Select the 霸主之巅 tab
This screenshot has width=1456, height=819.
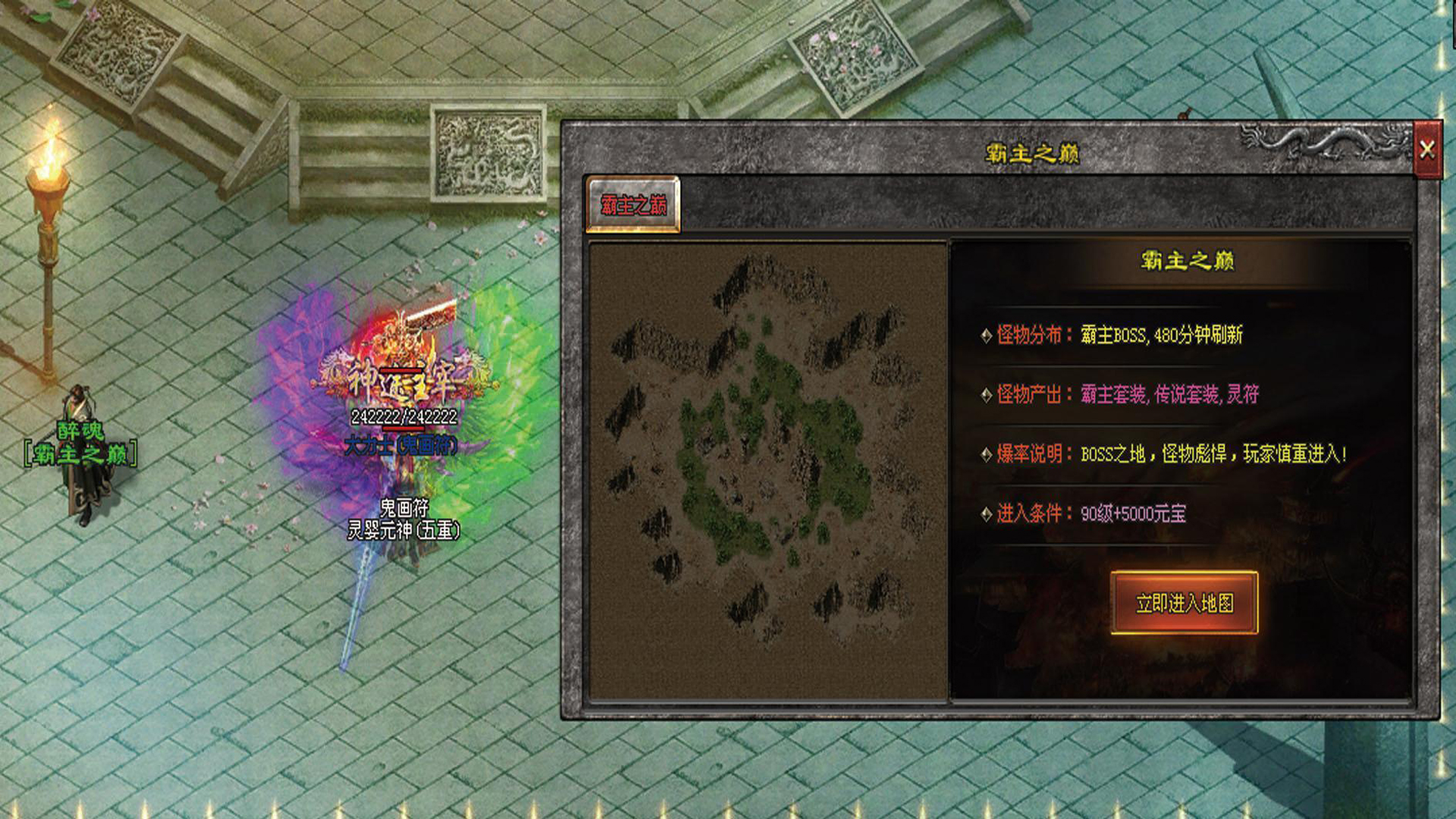[633, 205]
